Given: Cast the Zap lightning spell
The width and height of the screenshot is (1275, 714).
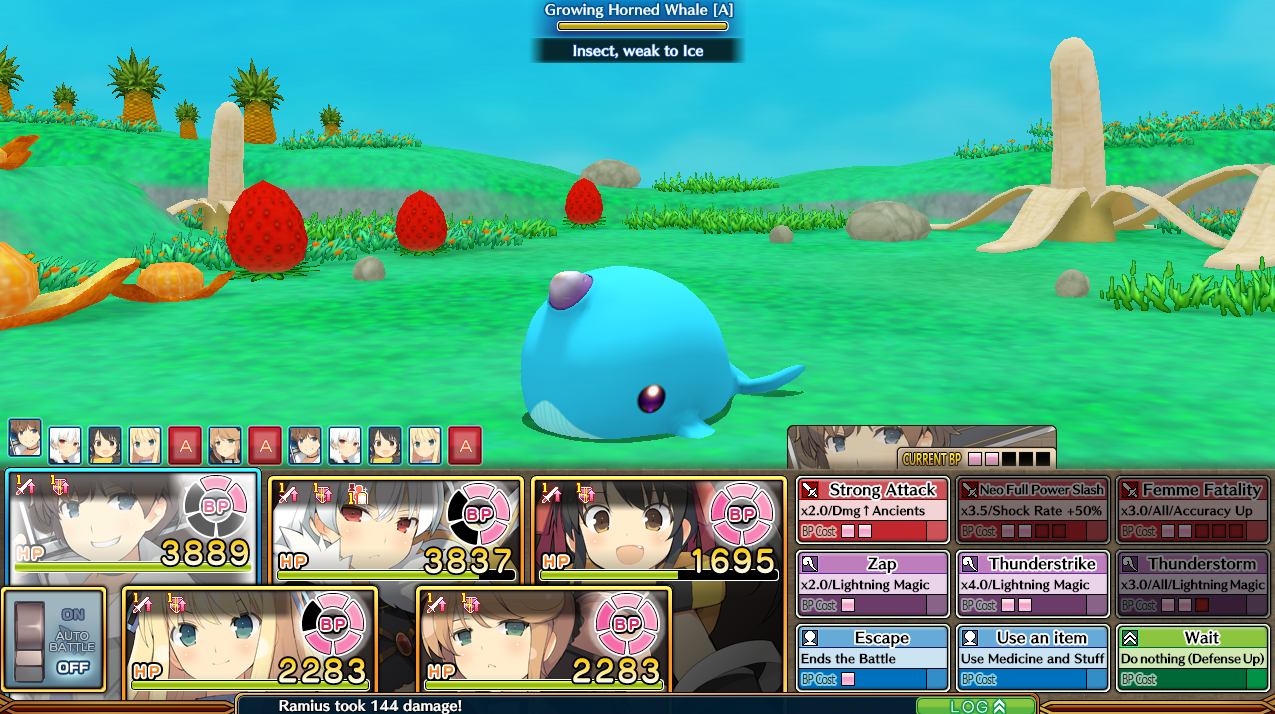Looking at the screenshot, I should tap(872, 584).
